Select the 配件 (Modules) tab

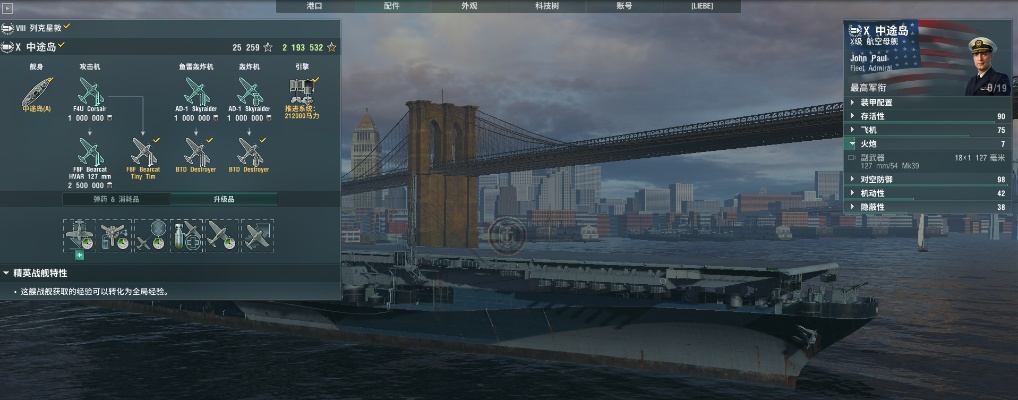point(392,6)
